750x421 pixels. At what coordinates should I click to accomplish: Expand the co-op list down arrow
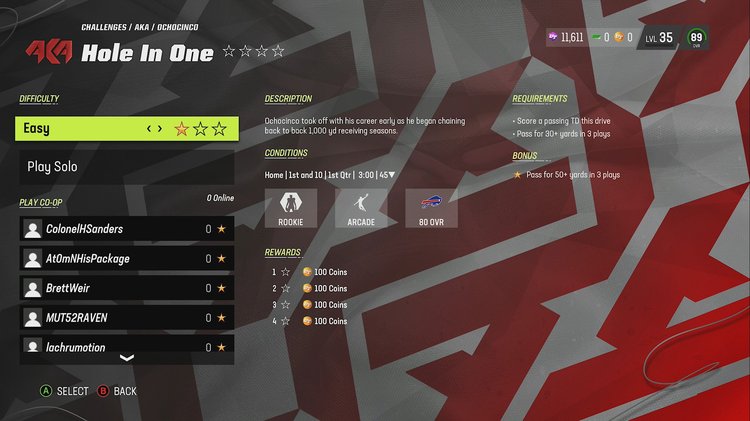pyautogui.click(x=127, y=358)
